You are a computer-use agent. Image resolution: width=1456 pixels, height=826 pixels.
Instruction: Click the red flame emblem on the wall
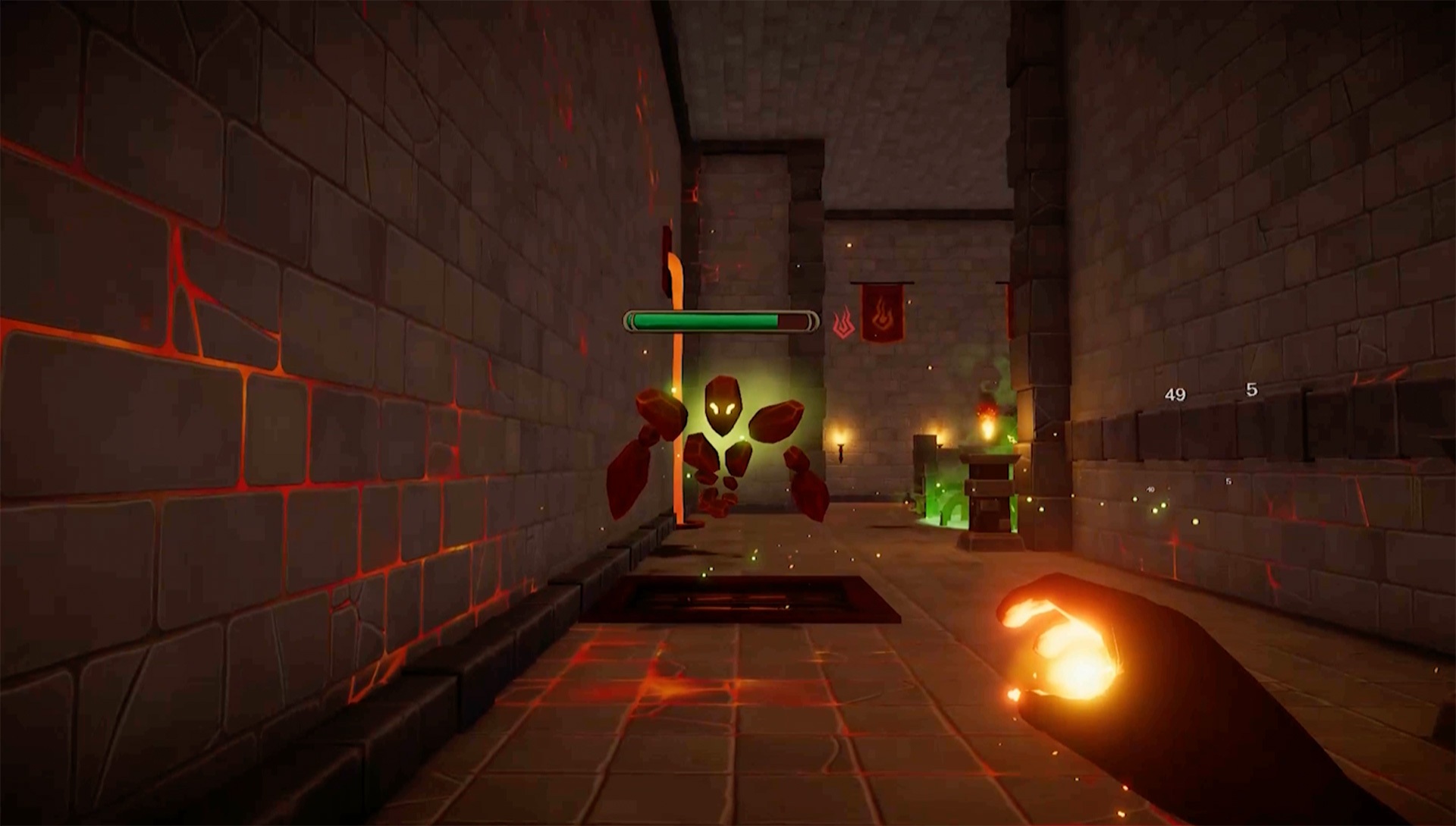pyautogui.click(x=842, y=322)
